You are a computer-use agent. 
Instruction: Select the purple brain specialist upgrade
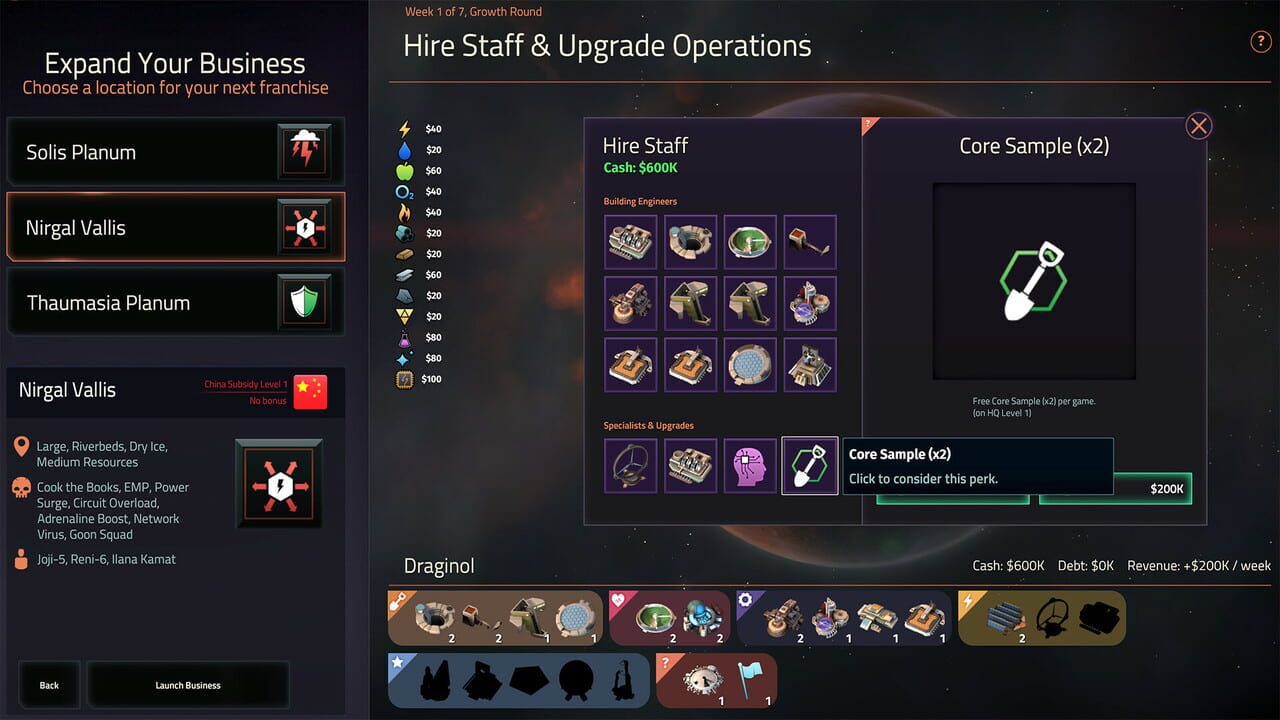coord(750,465)
